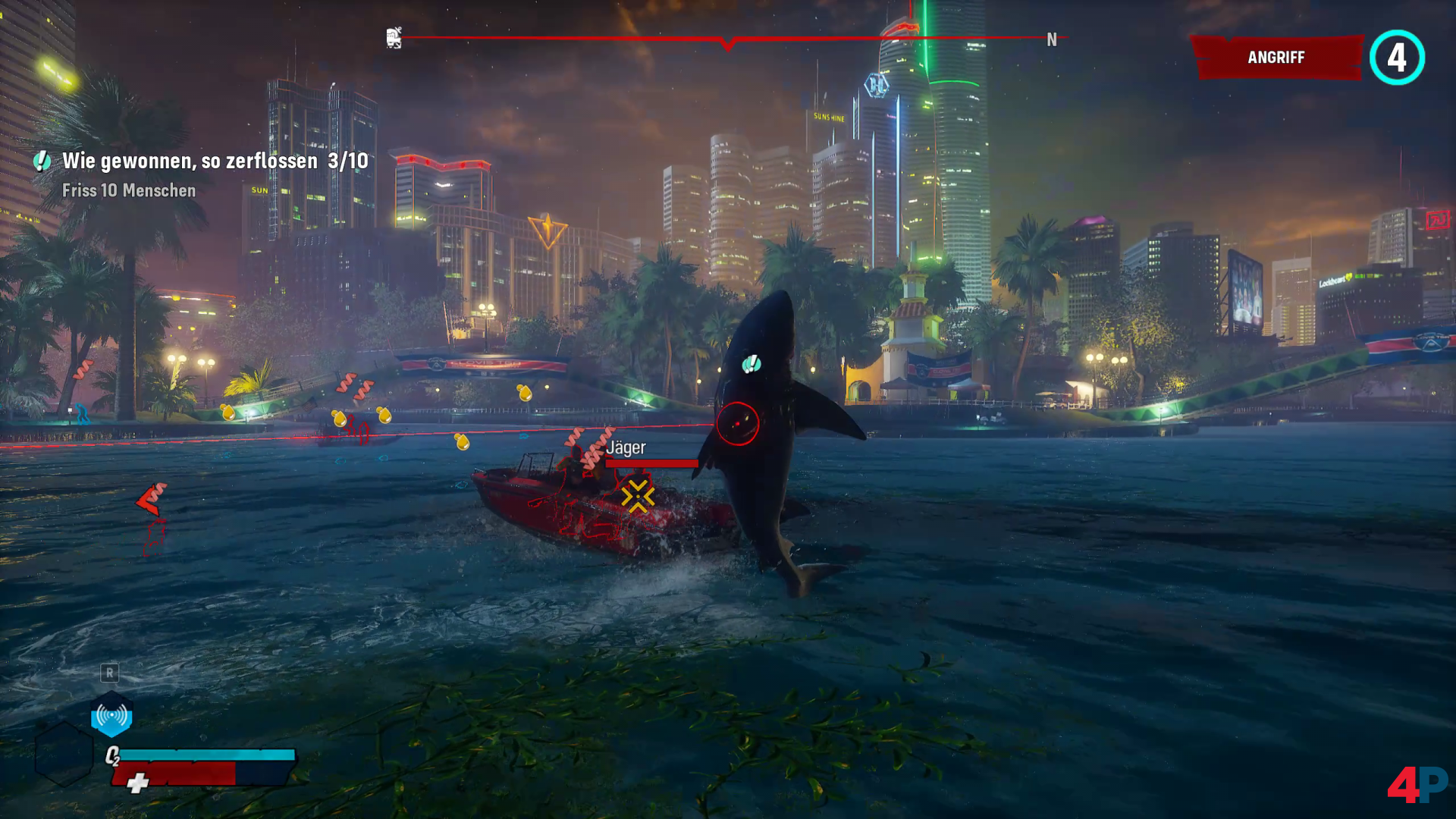This screenshot has height=819, width=1456.
Task: Target the yellow lock-on marker on Jäger
Action: pyautogui.click(x=637, y=496)
